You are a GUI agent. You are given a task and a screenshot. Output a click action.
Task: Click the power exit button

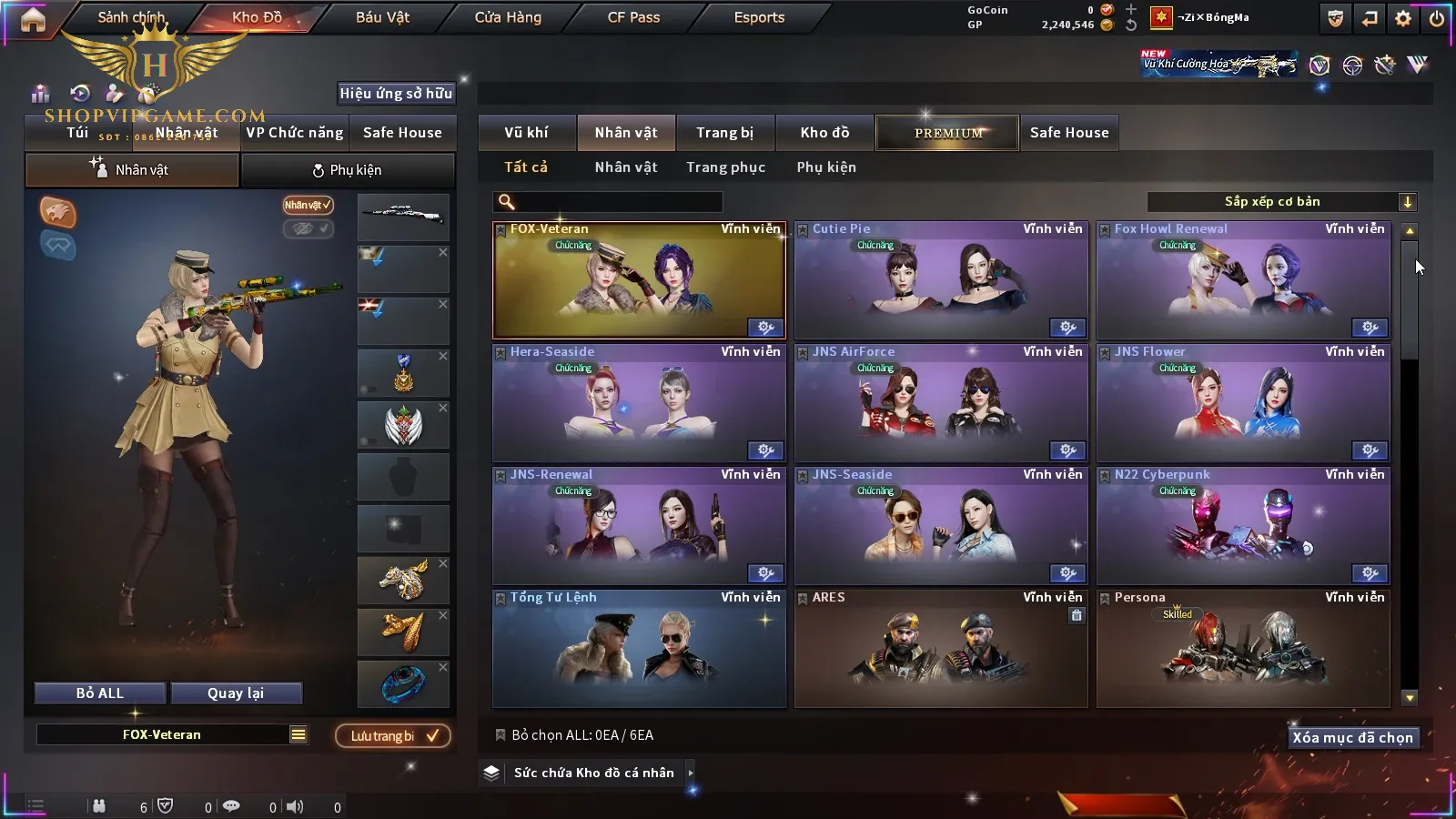1437,18
